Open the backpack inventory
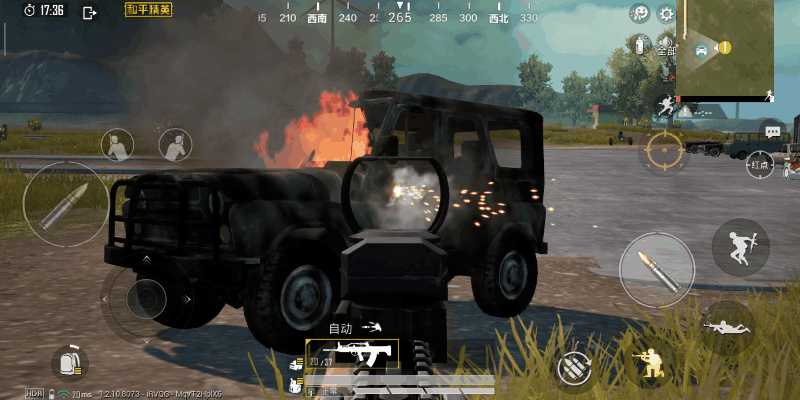This screenshot has height=400, width=800. pos(69,364)
